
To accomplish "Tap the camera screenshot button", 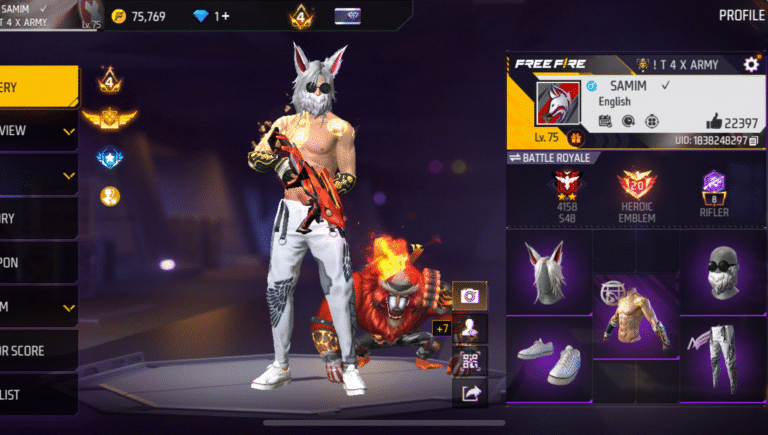I will (469, 295).
